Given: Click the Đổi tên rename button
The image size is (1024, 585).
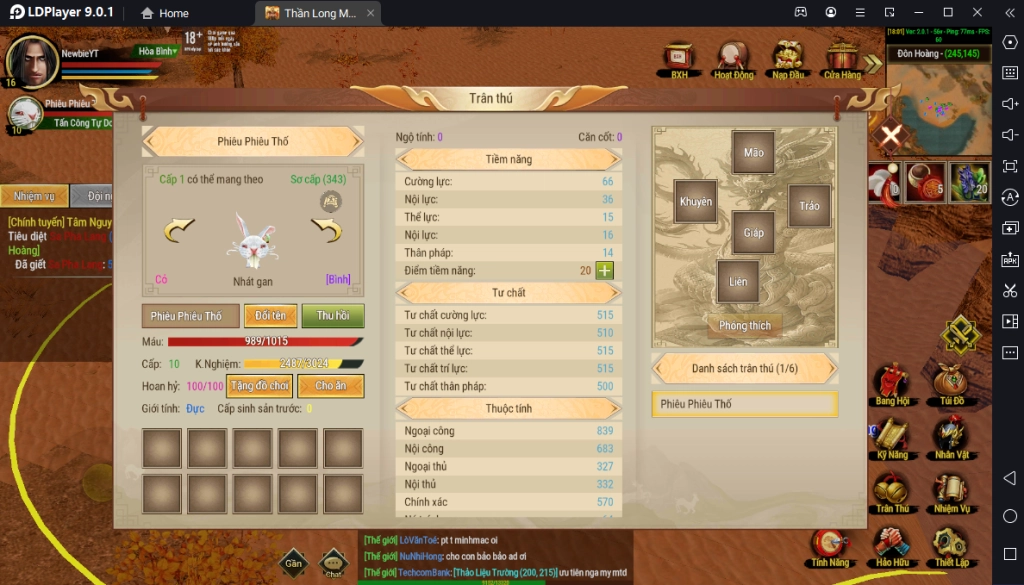Looking at the screenshot, I should (270, 316).
